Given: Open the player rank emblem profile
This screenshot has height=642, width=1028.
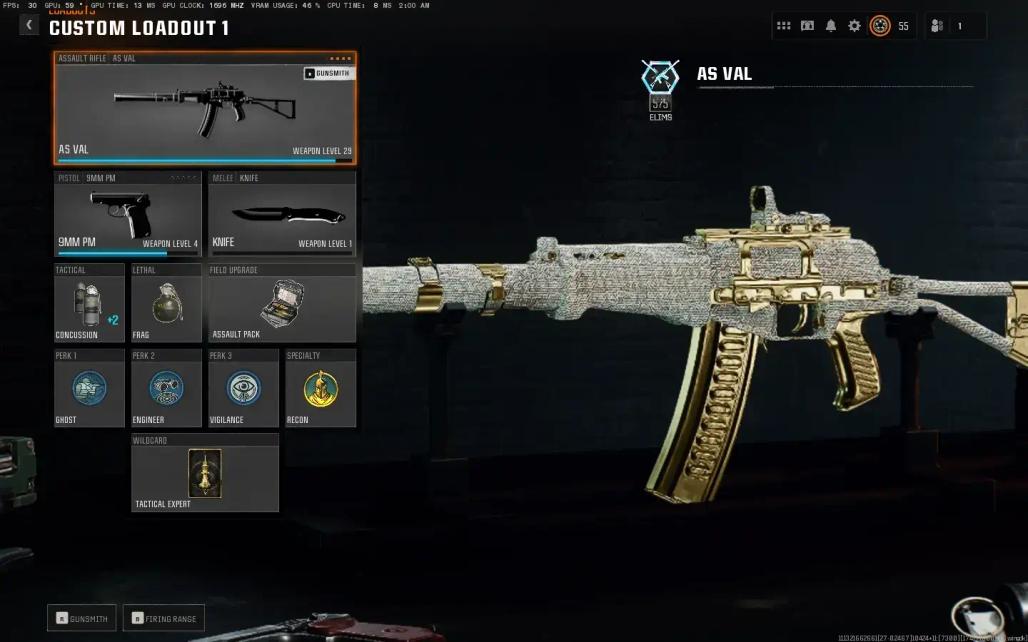Looking at the screenshot, I should coord(880,26).
